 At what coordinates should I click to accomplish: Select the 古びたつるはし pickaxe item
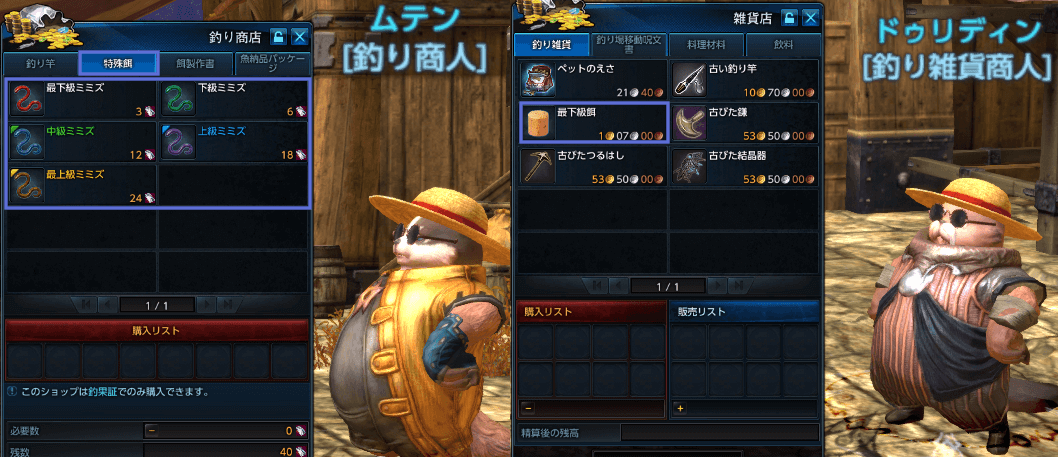click(593, 166)
